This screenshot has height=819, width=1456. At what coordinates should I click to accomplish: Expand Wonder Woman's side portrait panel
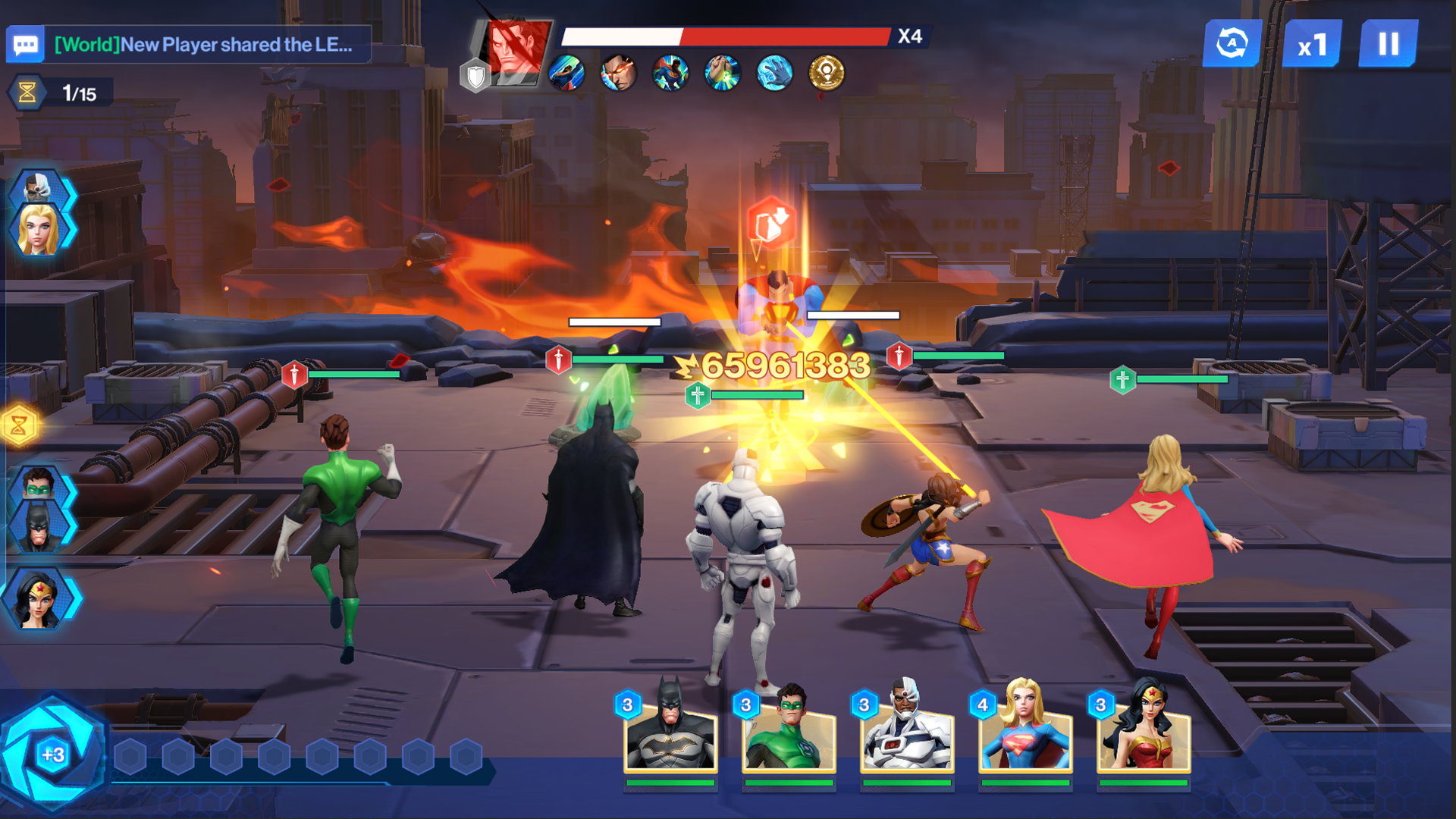(39, 599)
